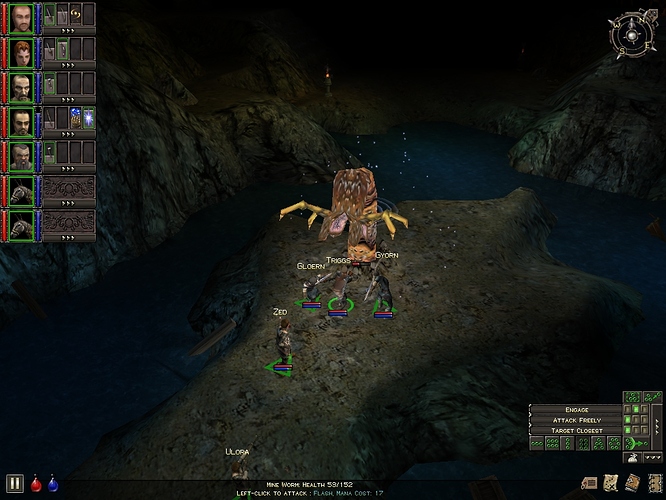Select the top bald character portrait
This screenshot has height=500, width=666.
tap(21, 17)
